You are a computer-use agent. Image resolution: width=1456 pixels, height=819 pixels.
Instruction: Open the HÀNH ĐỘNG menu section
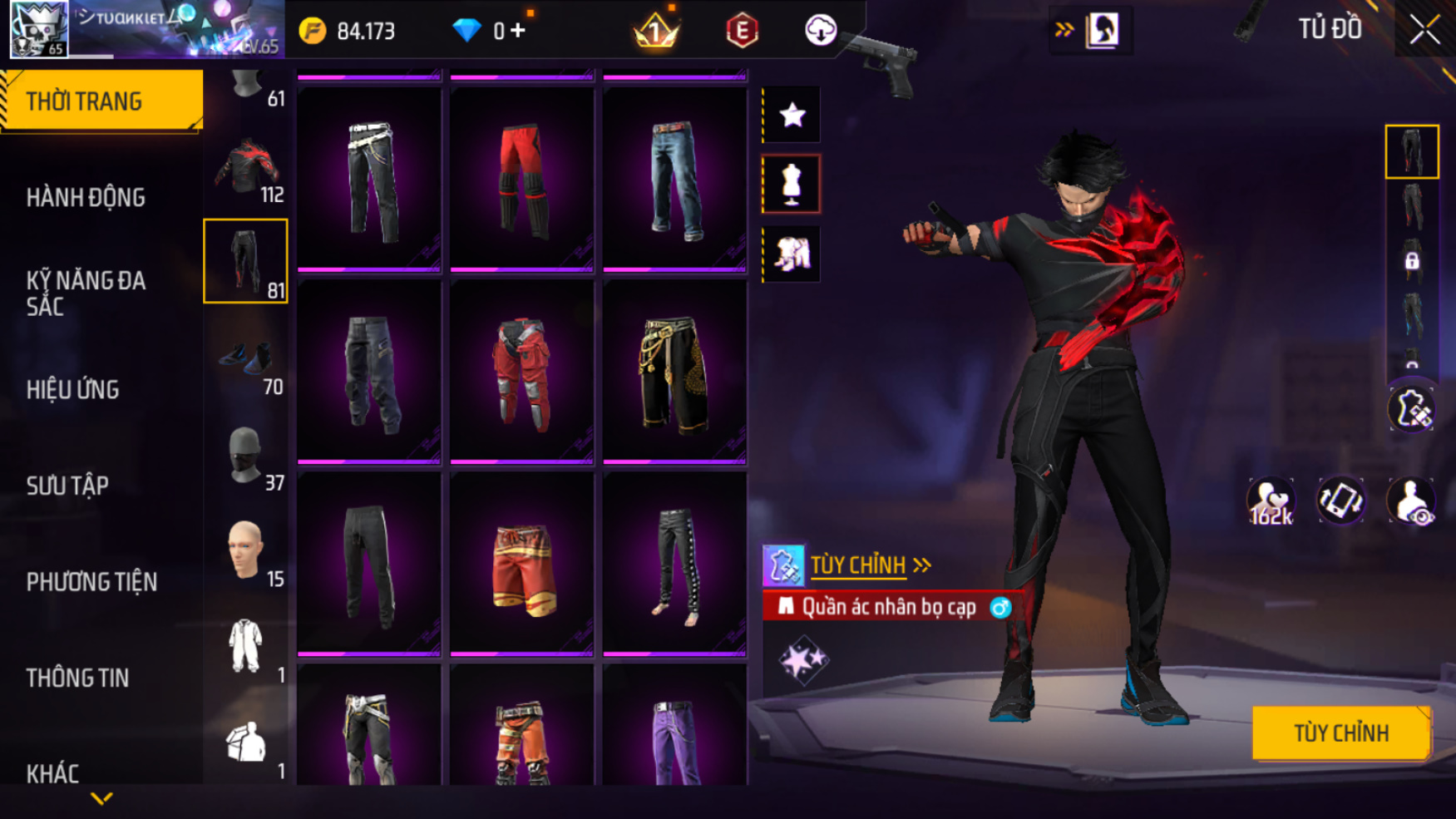click(86, 198)
